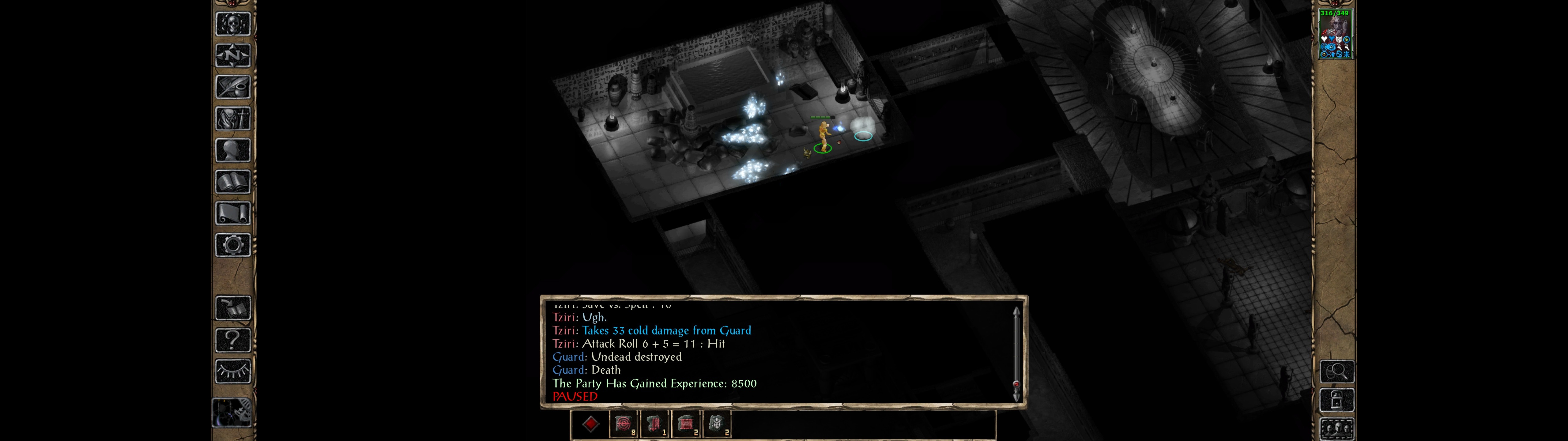Viewport: 1568px width, 441px height.
Task: Open the area map via compass icon
Action: pos(232,55)
